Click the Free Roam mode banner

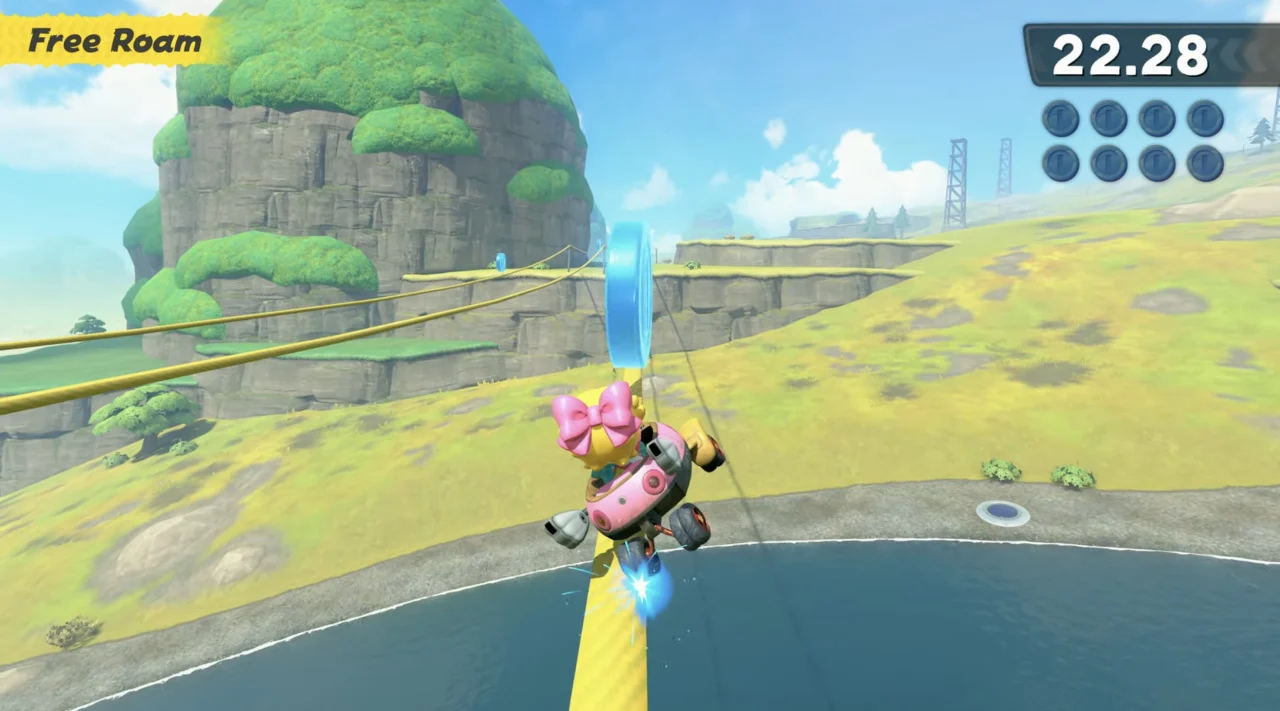(x=113, y=41)
